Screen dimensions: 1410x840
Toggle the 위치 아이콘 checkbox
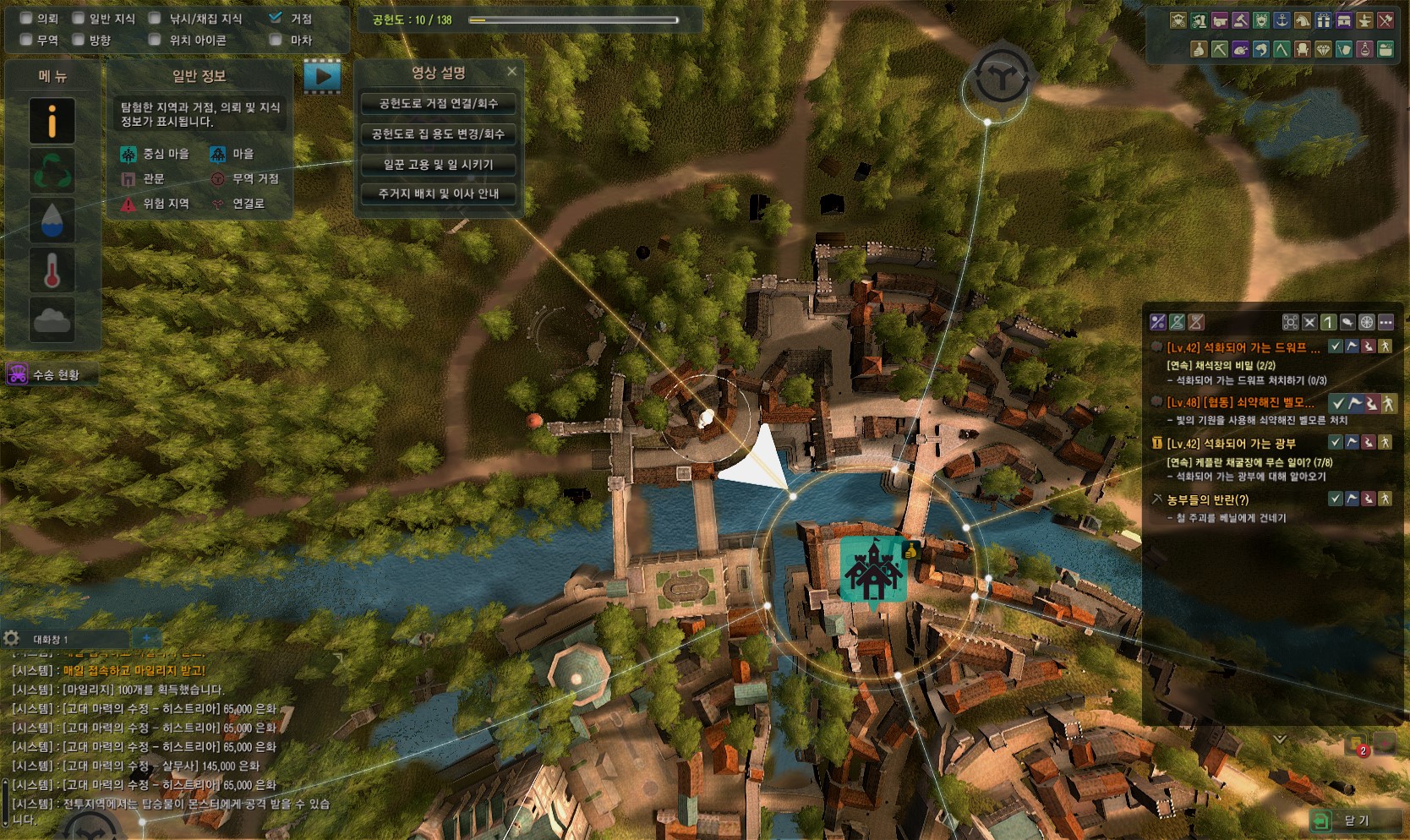(x=155, y=40)
